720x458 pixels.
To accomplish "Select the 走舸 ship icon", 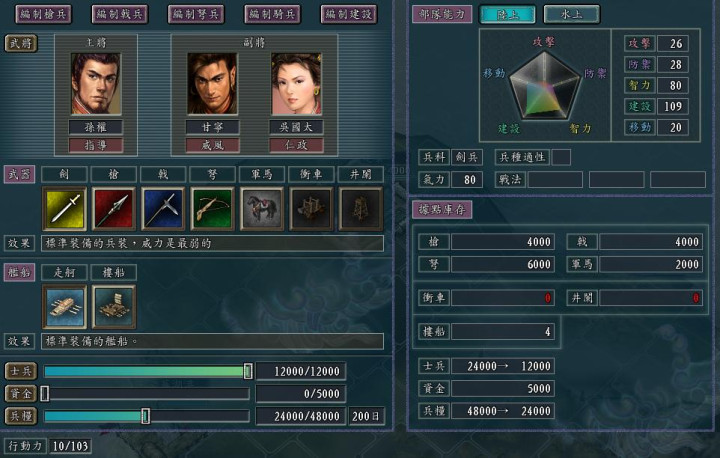I will pyautogui.click(x=65, y=306).
